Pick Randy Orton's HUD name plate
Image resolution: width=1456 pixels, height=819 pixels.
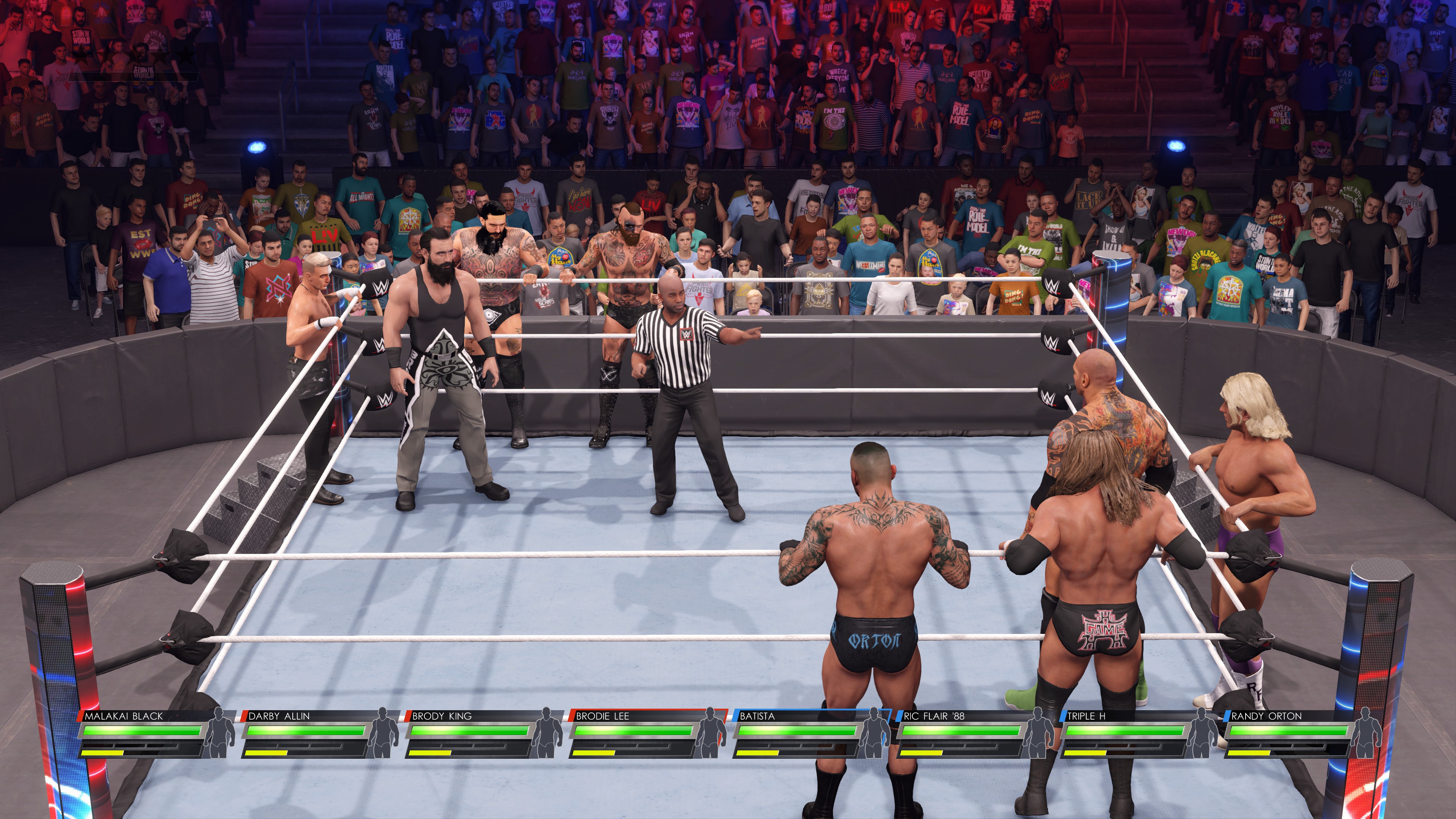1266,716
